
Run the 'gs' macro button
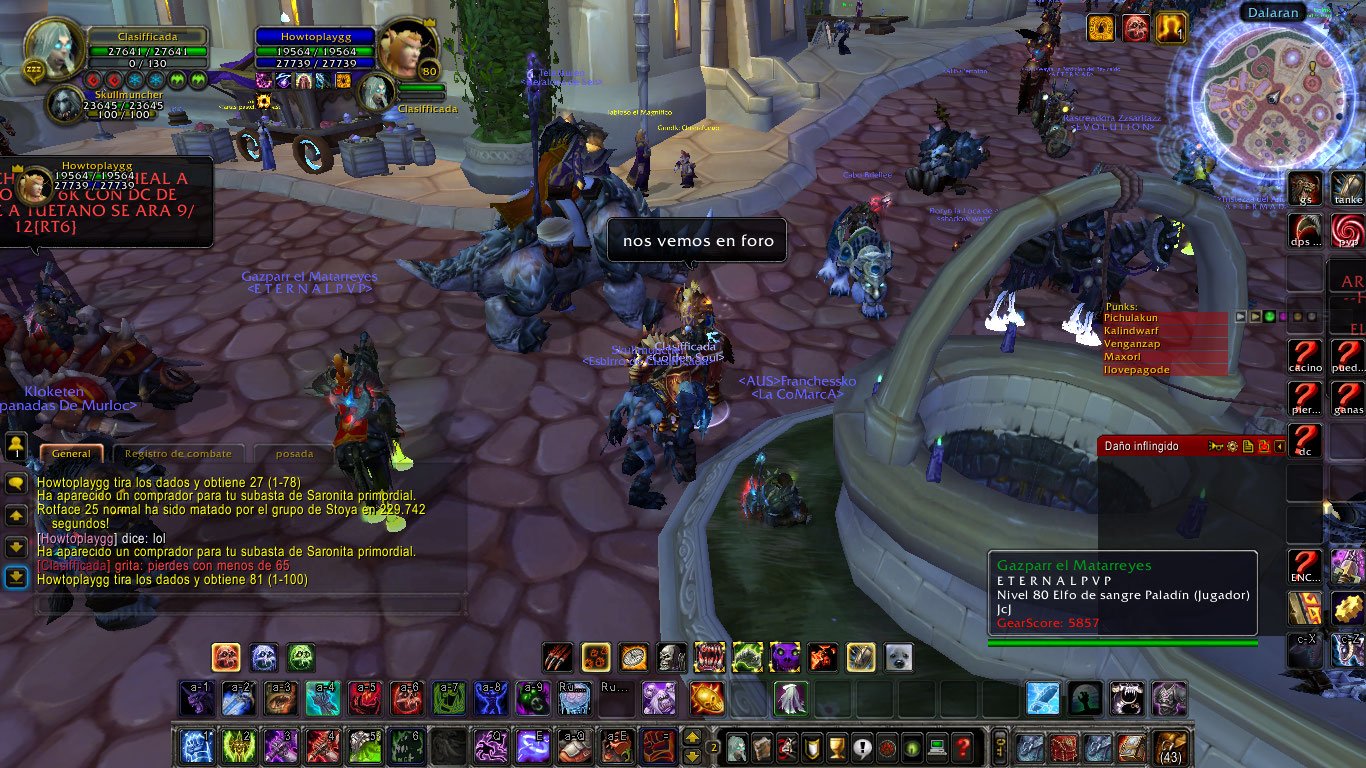click(x=1305, y=189)
